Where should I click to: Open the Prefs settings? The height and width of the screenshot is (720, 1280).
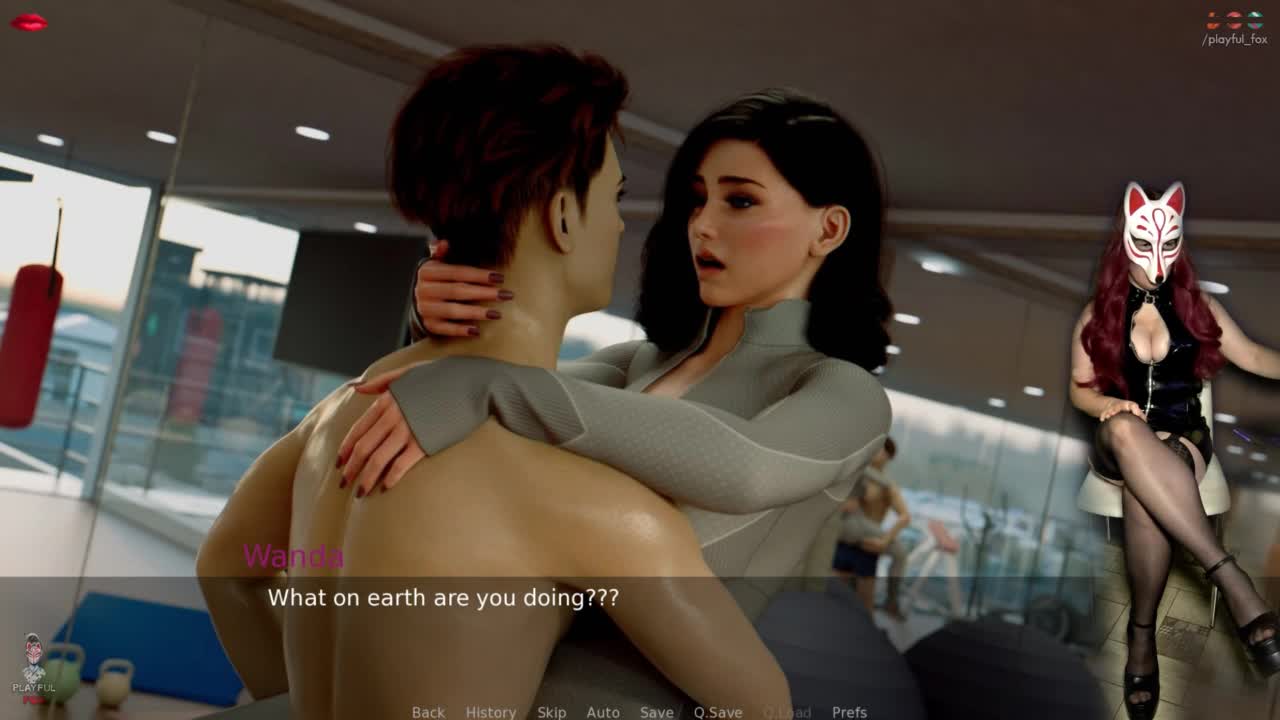(849, 712)
